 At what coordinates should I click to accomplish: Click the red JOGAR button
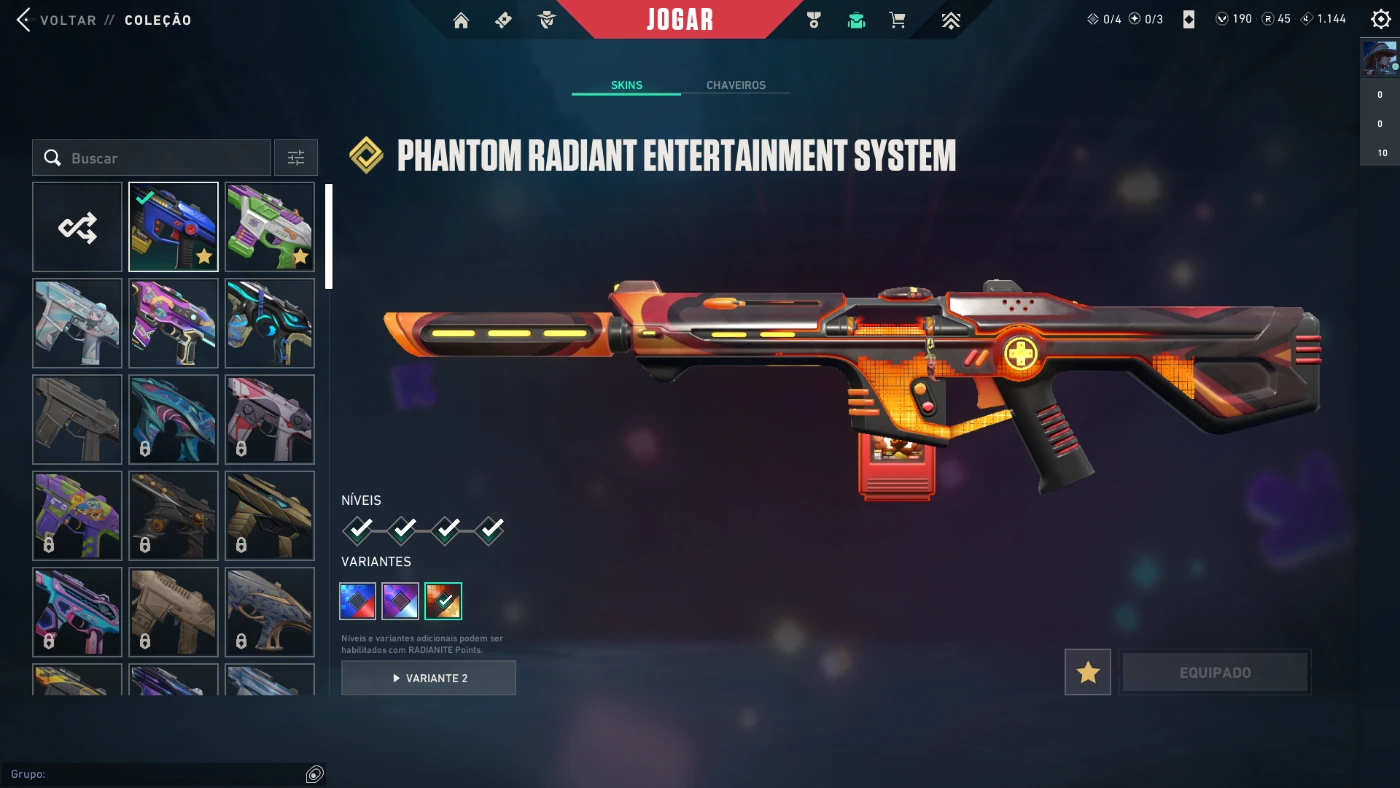[680, 20]
